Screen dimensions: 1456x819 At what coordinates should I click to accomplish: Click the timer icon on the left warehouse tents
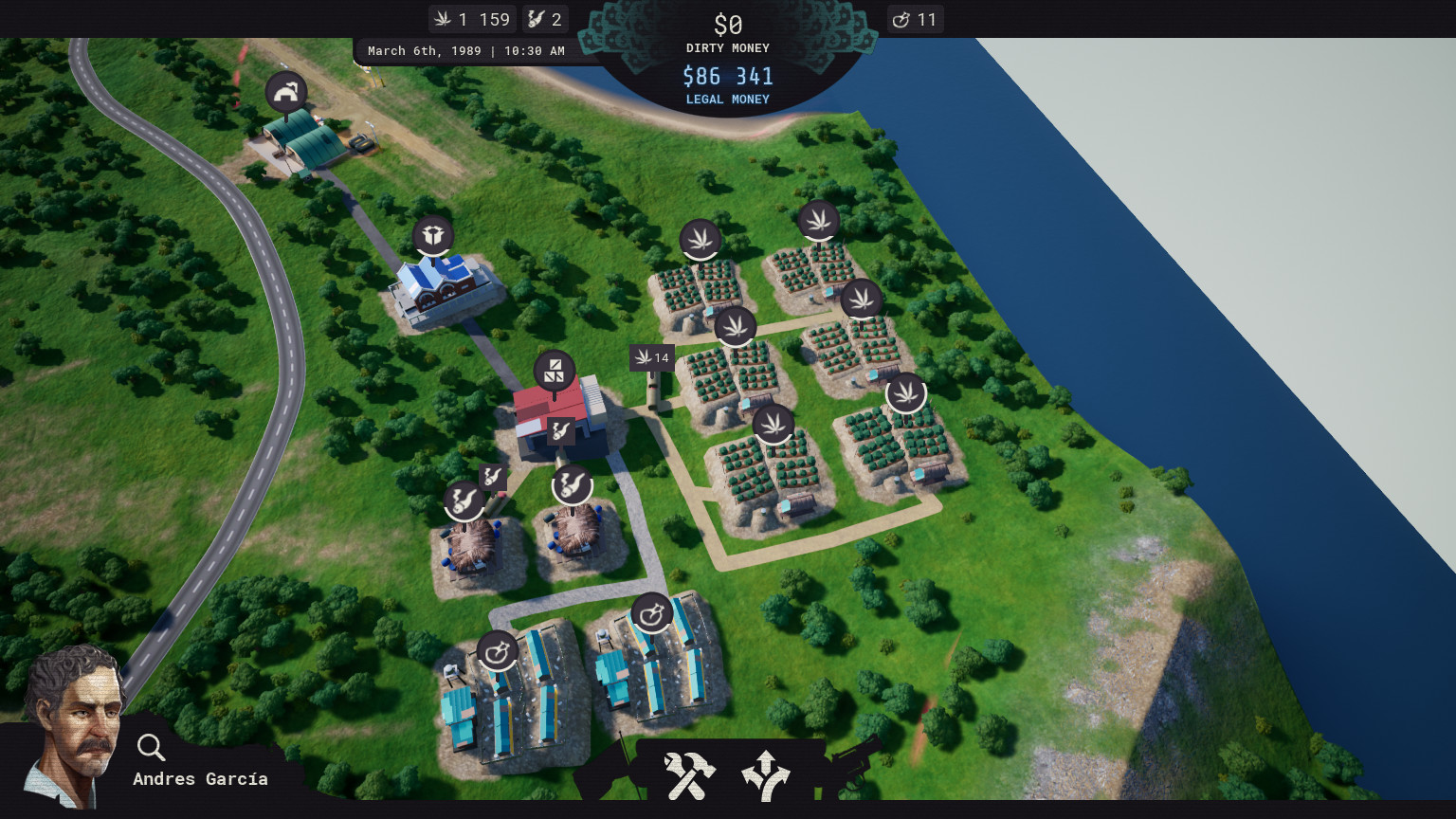(x=497, y=650)
